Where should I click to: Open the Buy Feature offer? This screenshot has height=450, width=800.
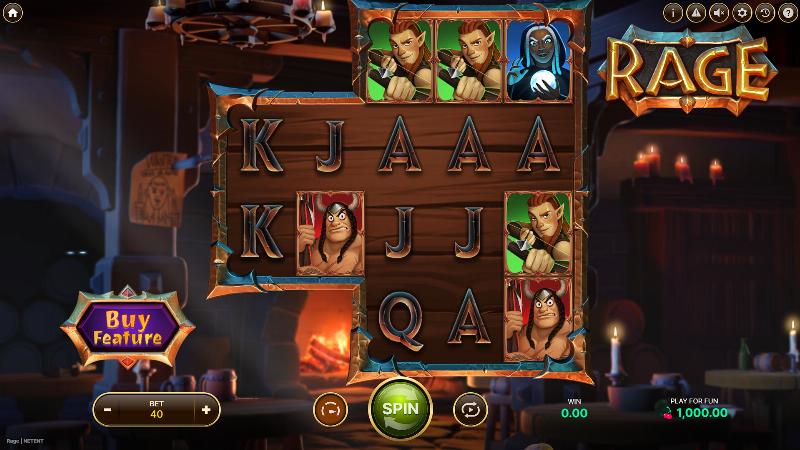(x=127, y=327)
